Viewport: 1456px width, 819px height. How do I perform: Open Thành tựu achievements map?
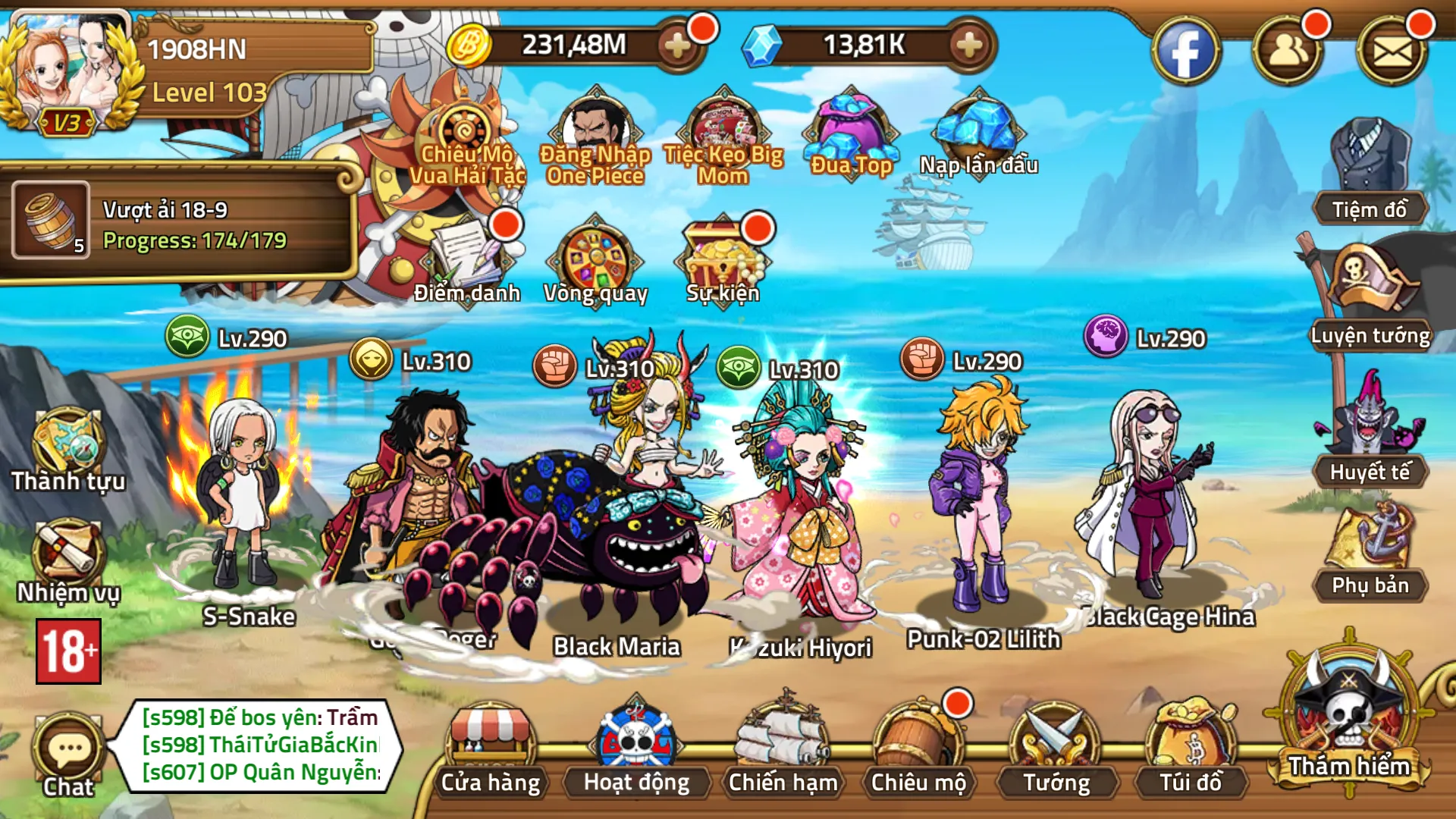(x=68, y=447)
